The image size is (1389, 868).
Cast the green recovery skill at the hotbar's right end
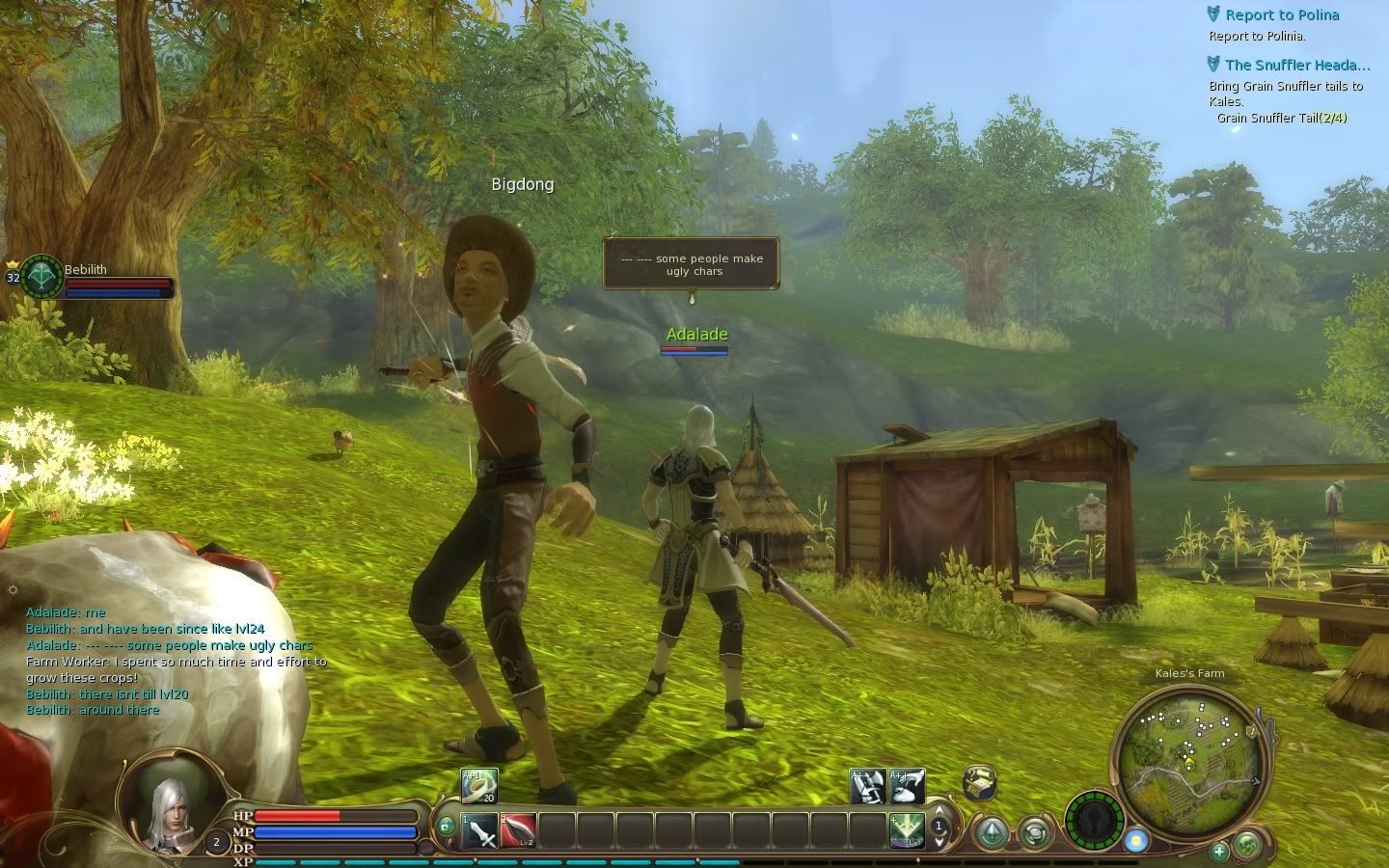[908, 829]
